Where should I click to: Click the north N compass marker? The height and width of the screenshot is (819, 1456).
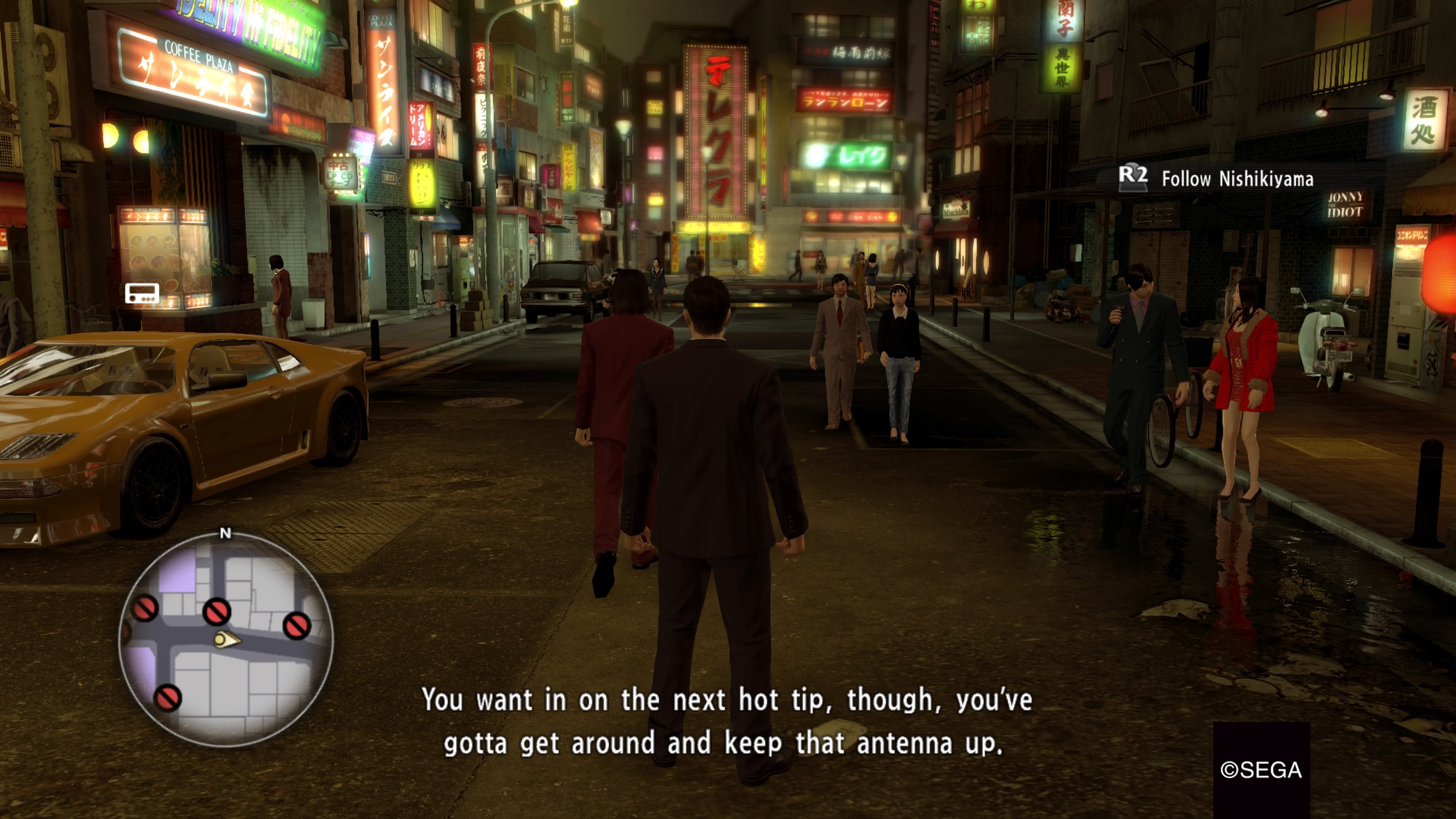tap(226, 533)
